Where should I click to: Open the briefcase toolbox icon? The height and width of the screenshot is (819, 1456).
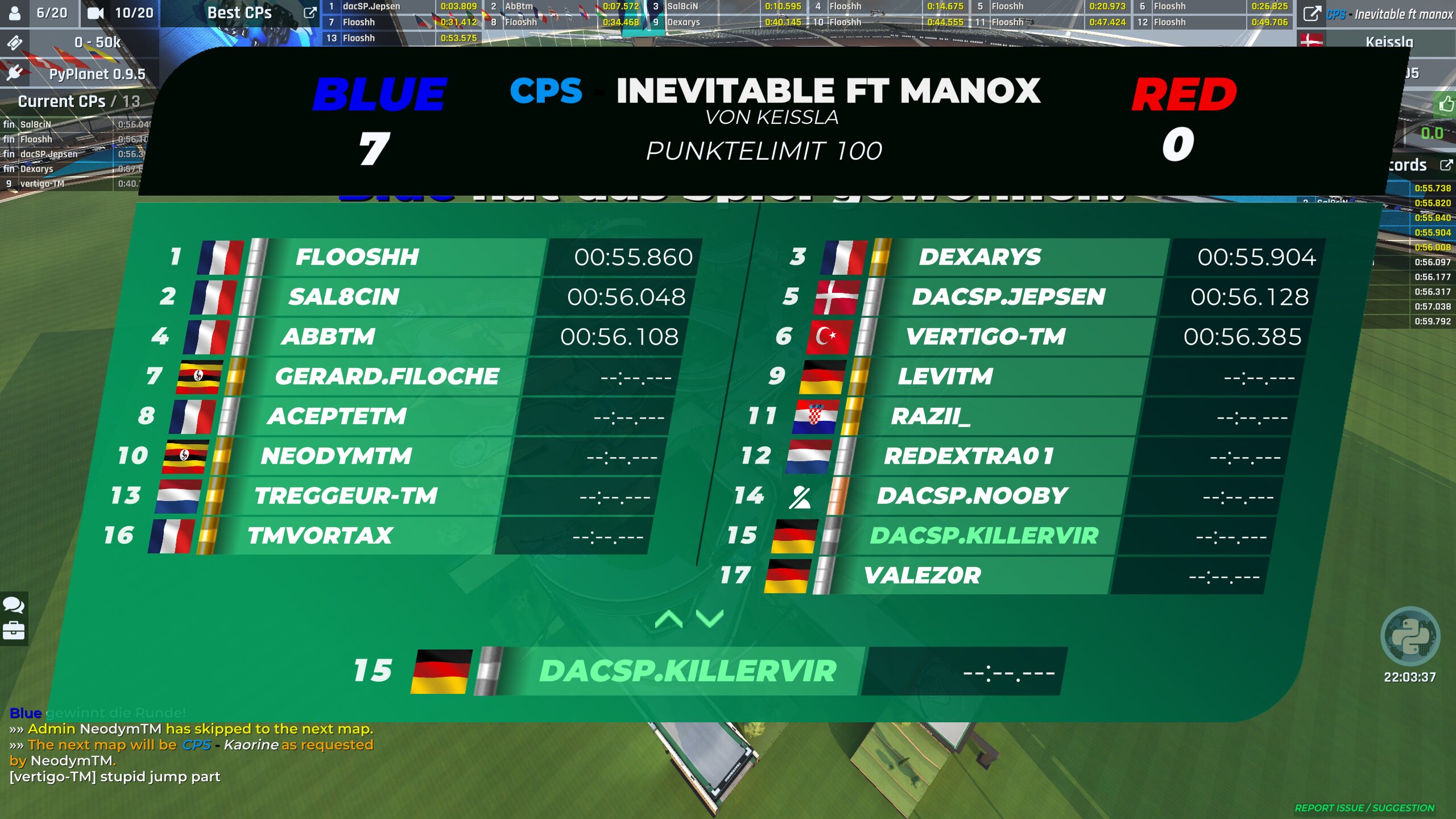(x=14, y=630)
